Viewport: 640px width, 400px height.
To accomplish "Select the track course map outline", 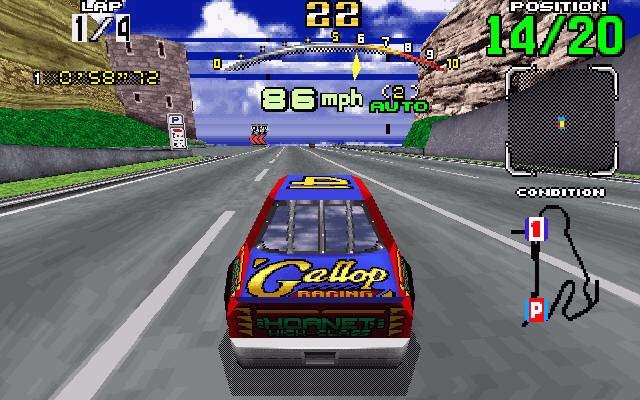I will 568,262.
